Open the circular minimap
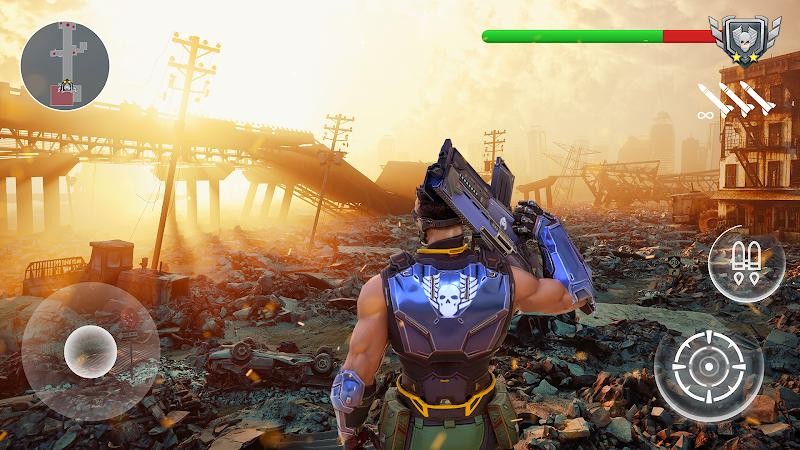 65,66
